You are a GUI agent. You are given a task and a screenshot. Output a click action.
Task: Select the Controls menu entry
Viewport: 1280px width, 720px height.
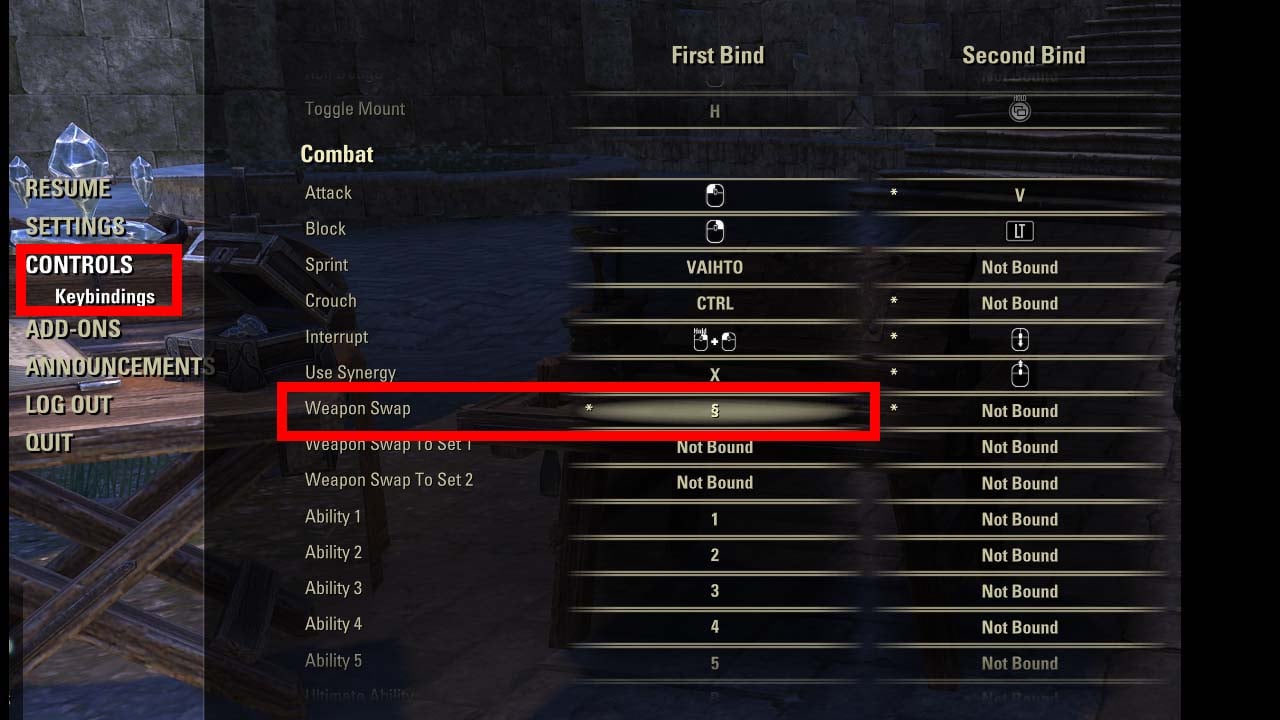(x=79, y=265)
